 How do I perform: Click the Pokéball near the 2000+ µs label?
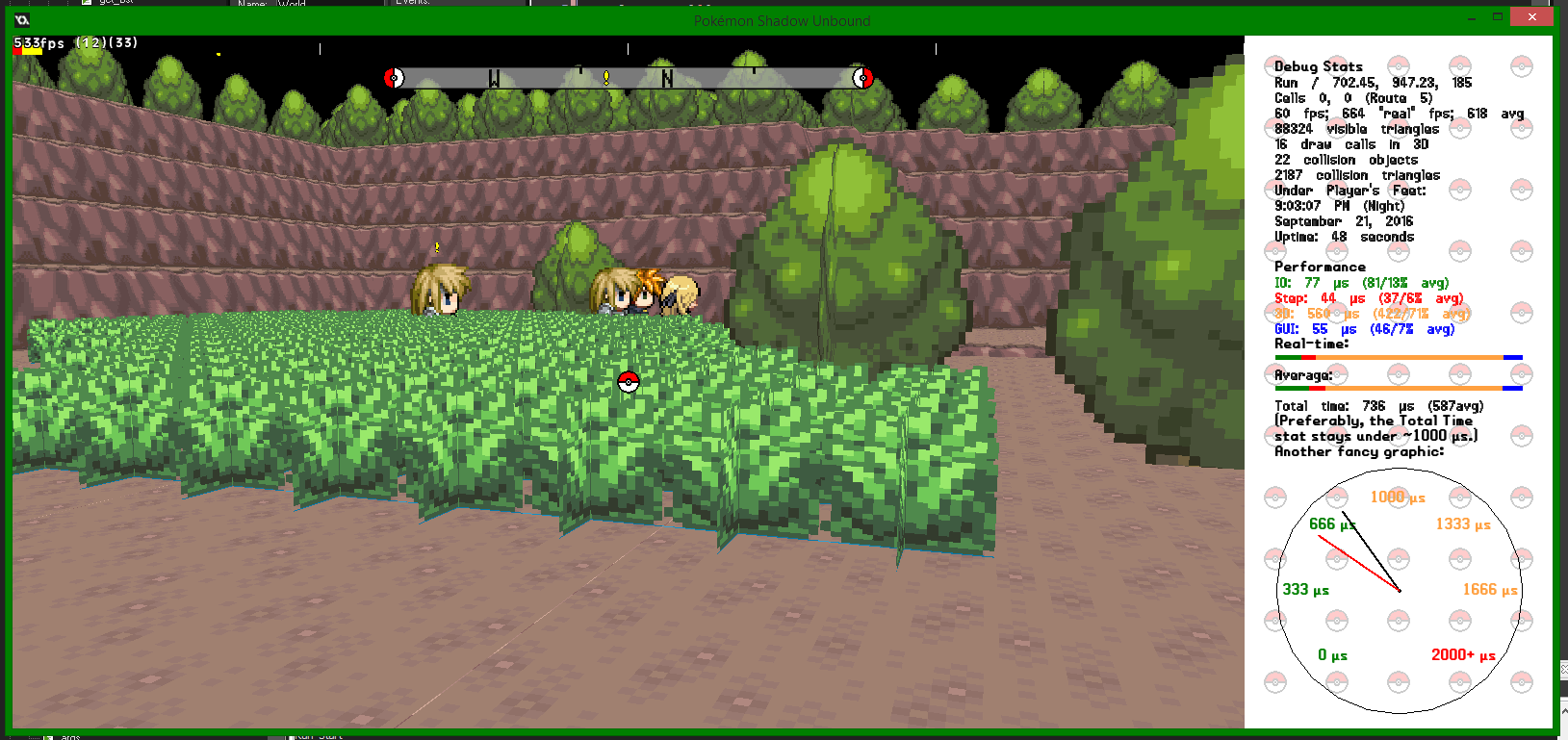coord(1460,682)
